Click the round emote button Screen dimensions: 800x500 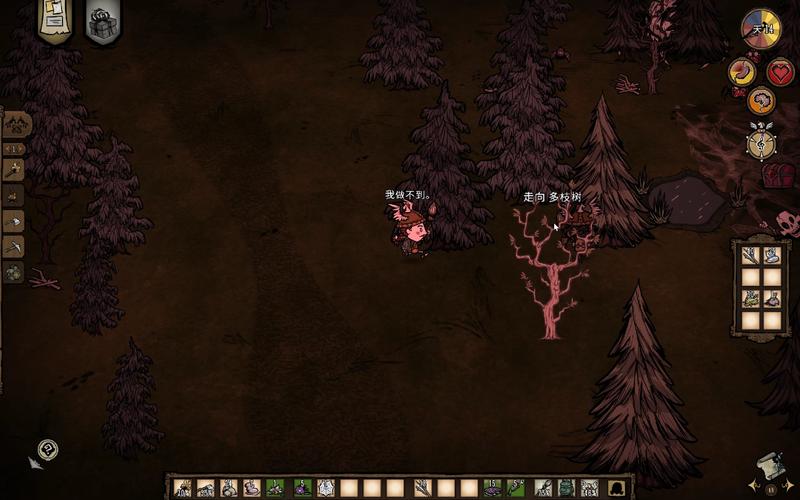click(x=47, y=450)
